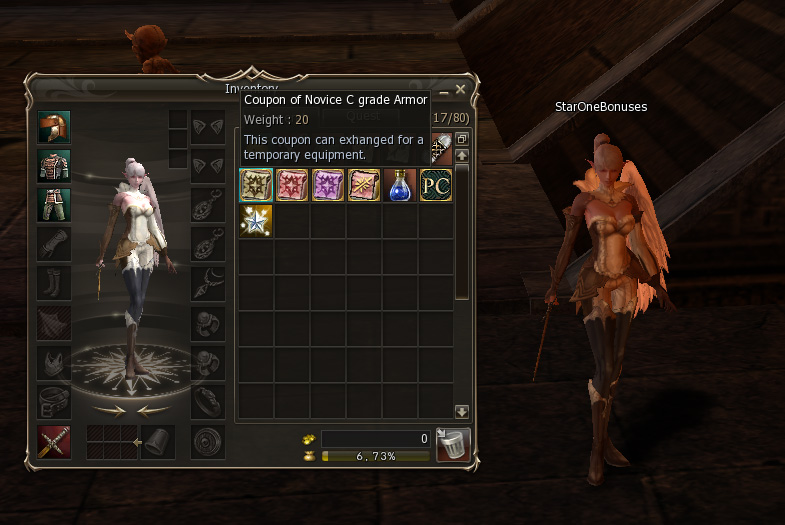785x525 pixels.
Task: Select the purple star coupon item
Action: point(328,185)
